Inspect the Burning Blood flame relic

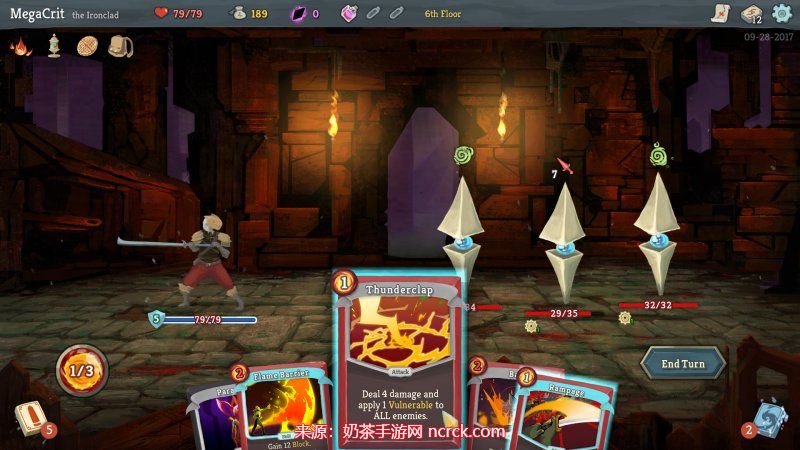[20, 46]
